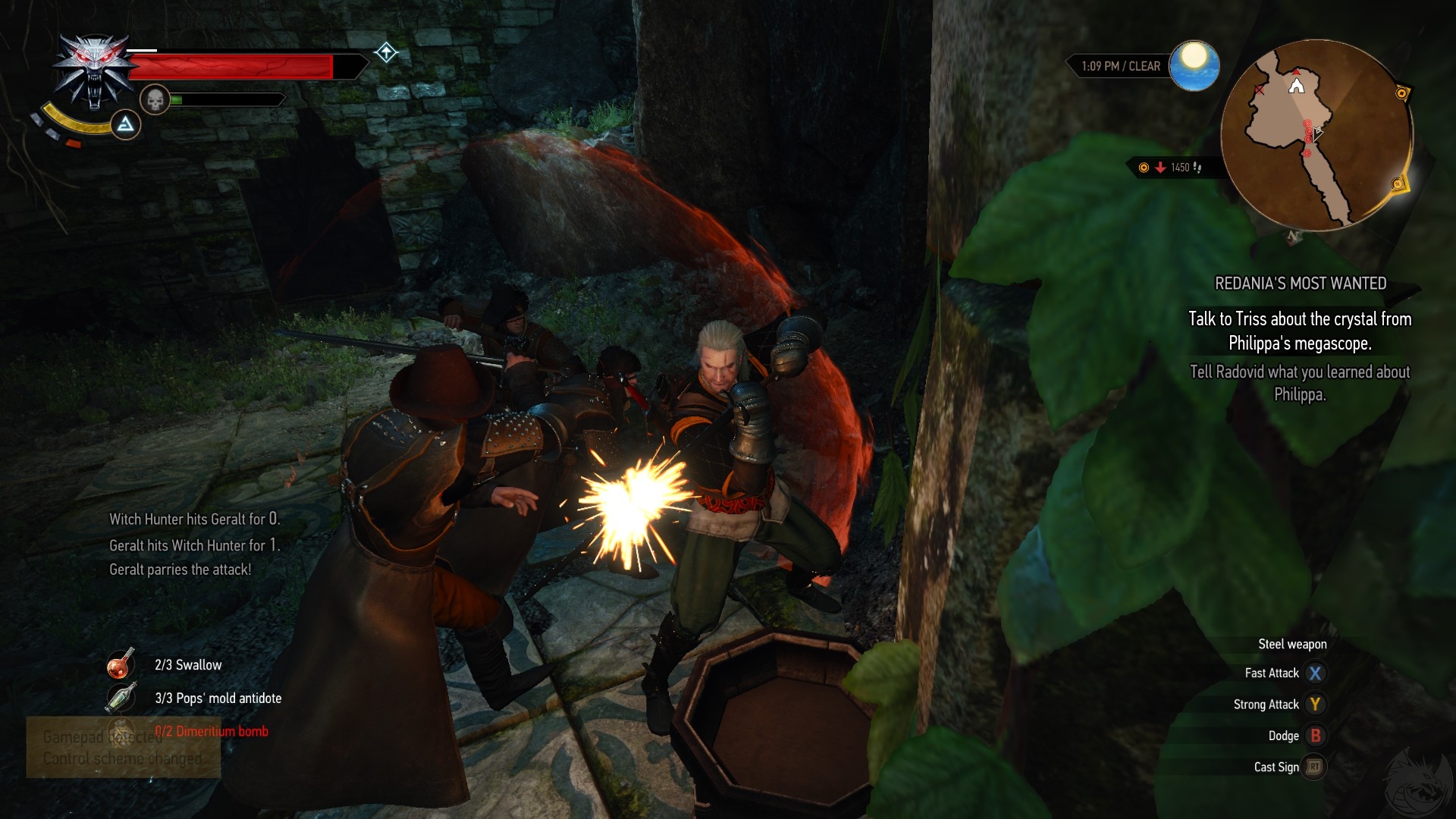1456x819 pixels.
Task: Click the diamond buff icon by the health bar
Action: [x=386, y=52]
